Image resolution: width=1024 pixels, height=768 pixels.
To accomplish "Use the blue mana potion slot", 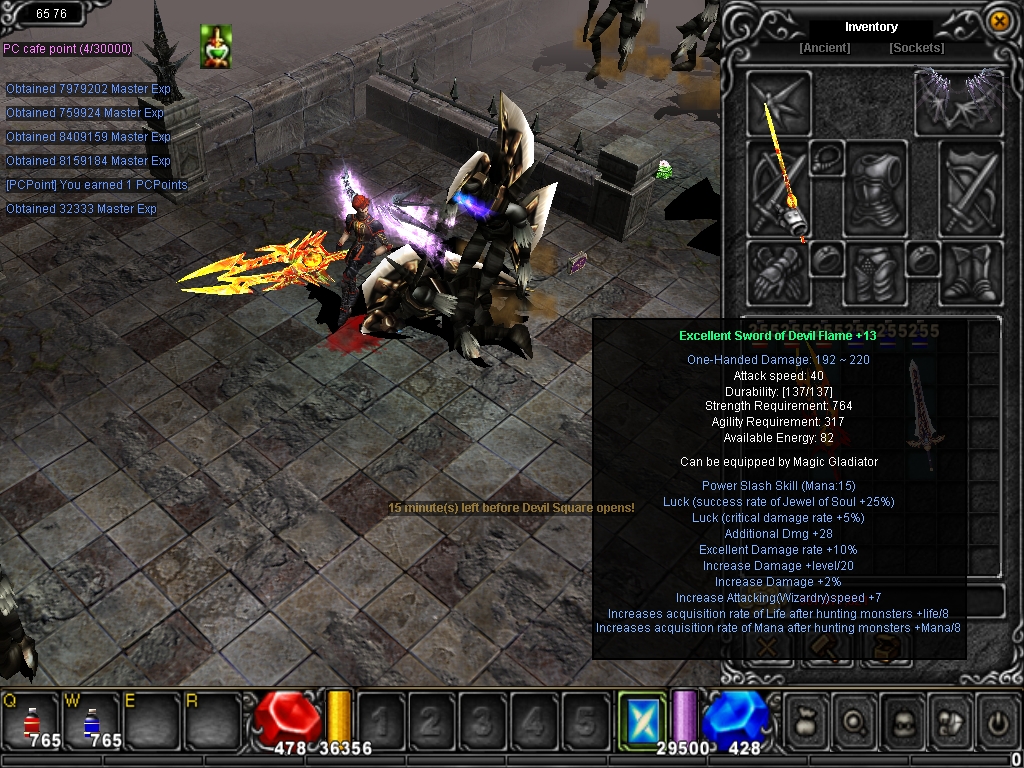I will pyautogui.click(x=91, y=721).
